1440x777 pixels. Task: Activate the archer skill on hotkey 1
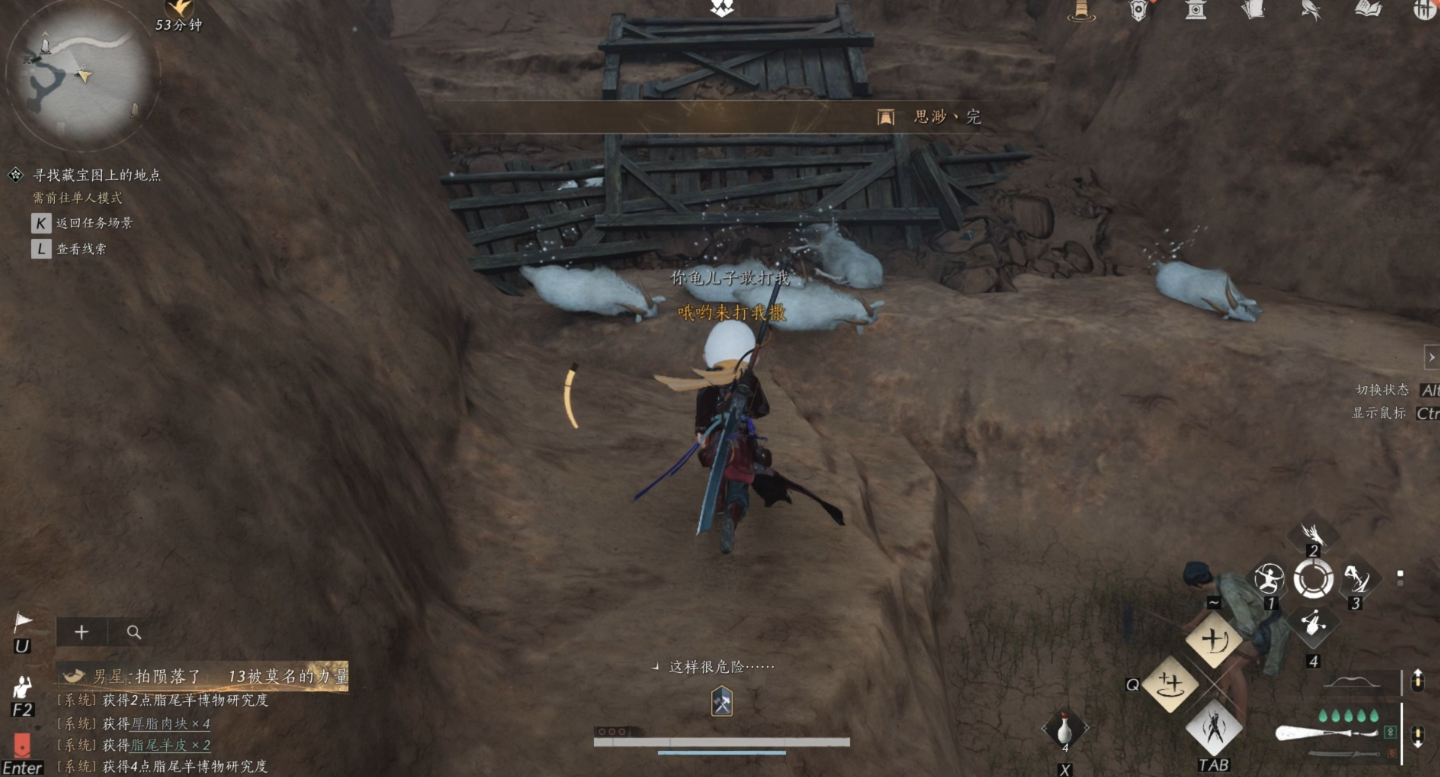tap(1268, 580)
